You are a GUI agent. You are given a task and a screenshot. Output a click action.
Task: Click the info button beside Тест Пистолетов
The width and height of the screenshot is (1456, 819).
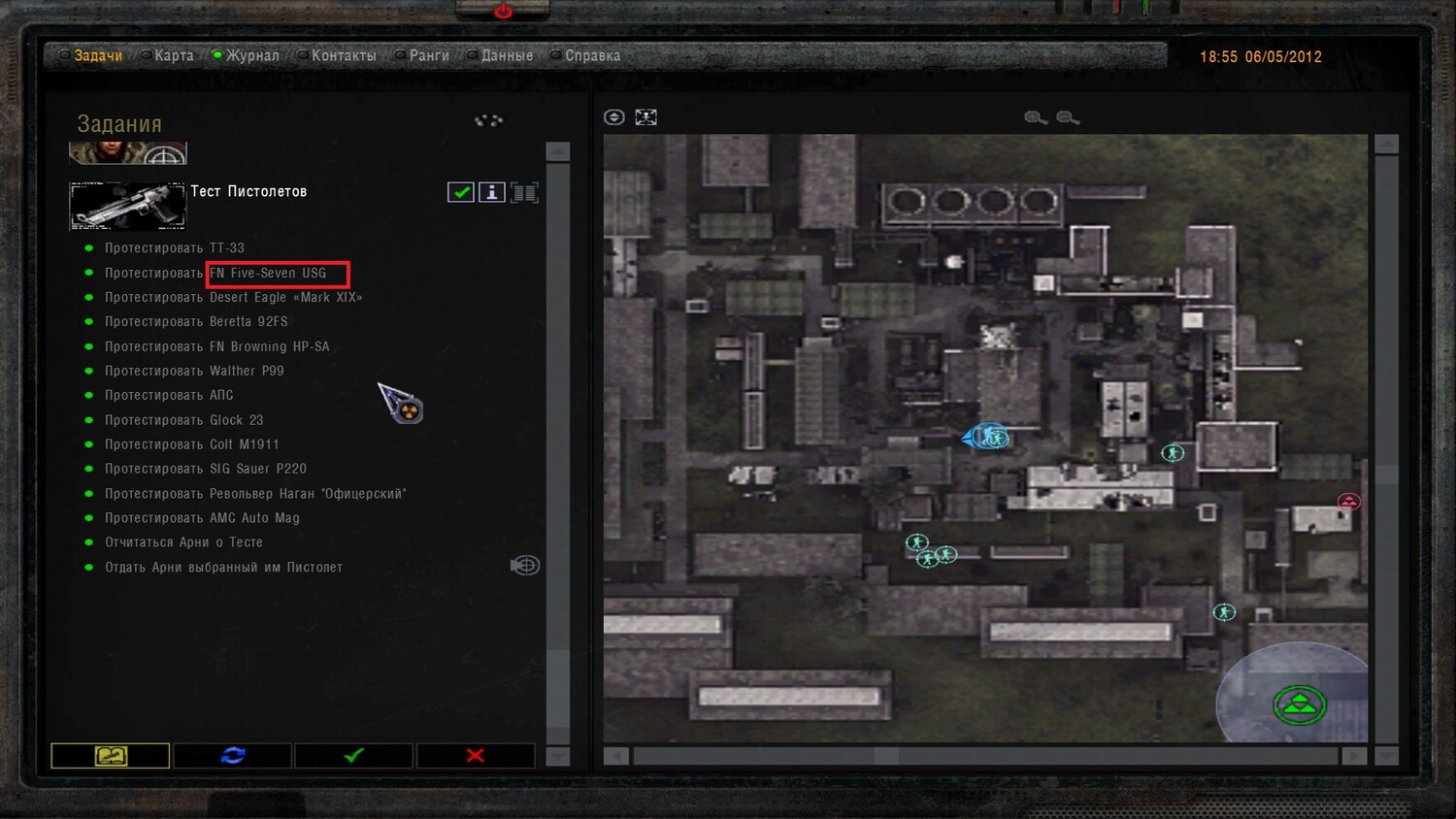click(492, 192)
